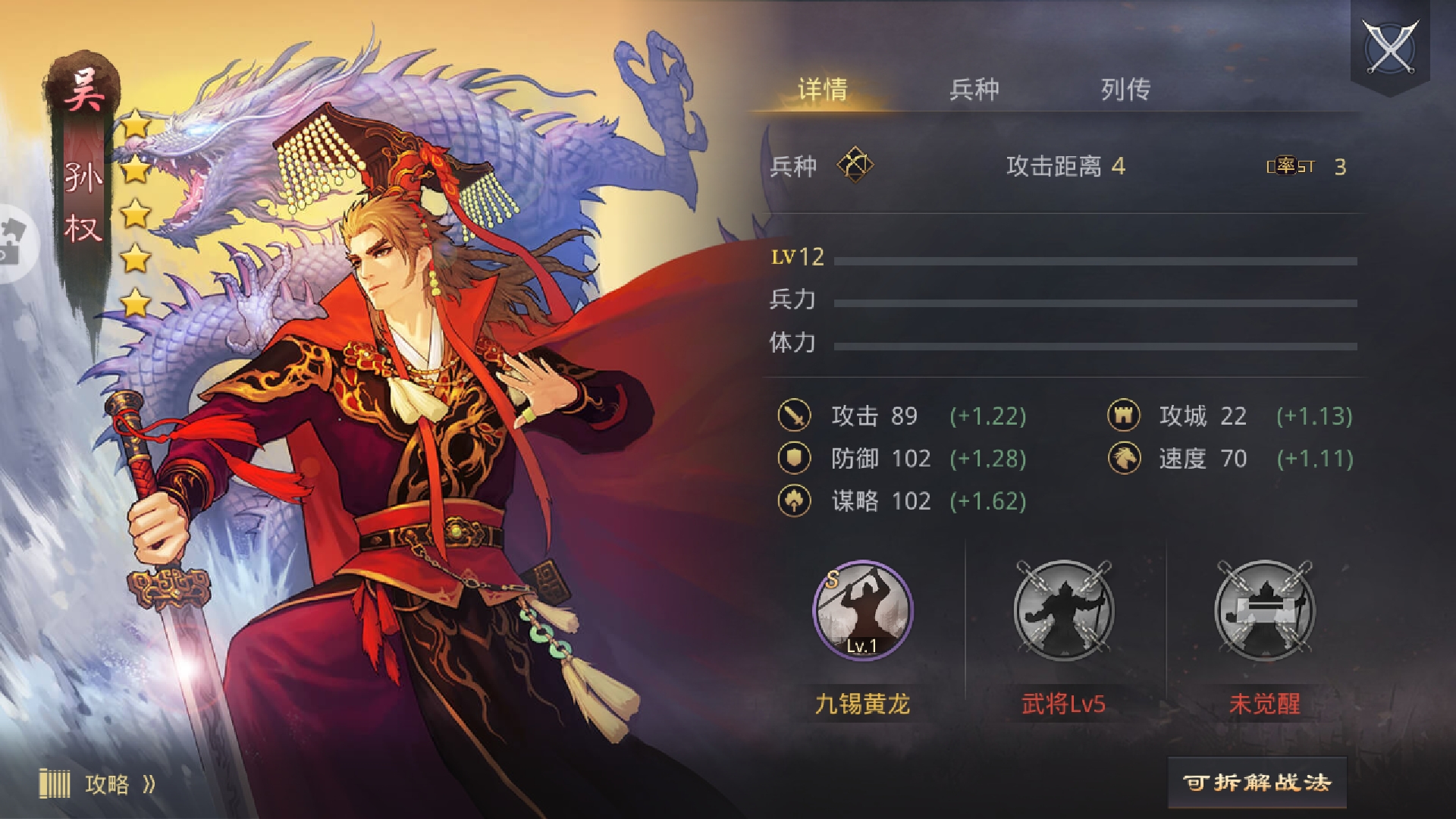Open the puzzle piece side tab
Image resolution: width=1456 pixels, height=819 pixels.
14,243
